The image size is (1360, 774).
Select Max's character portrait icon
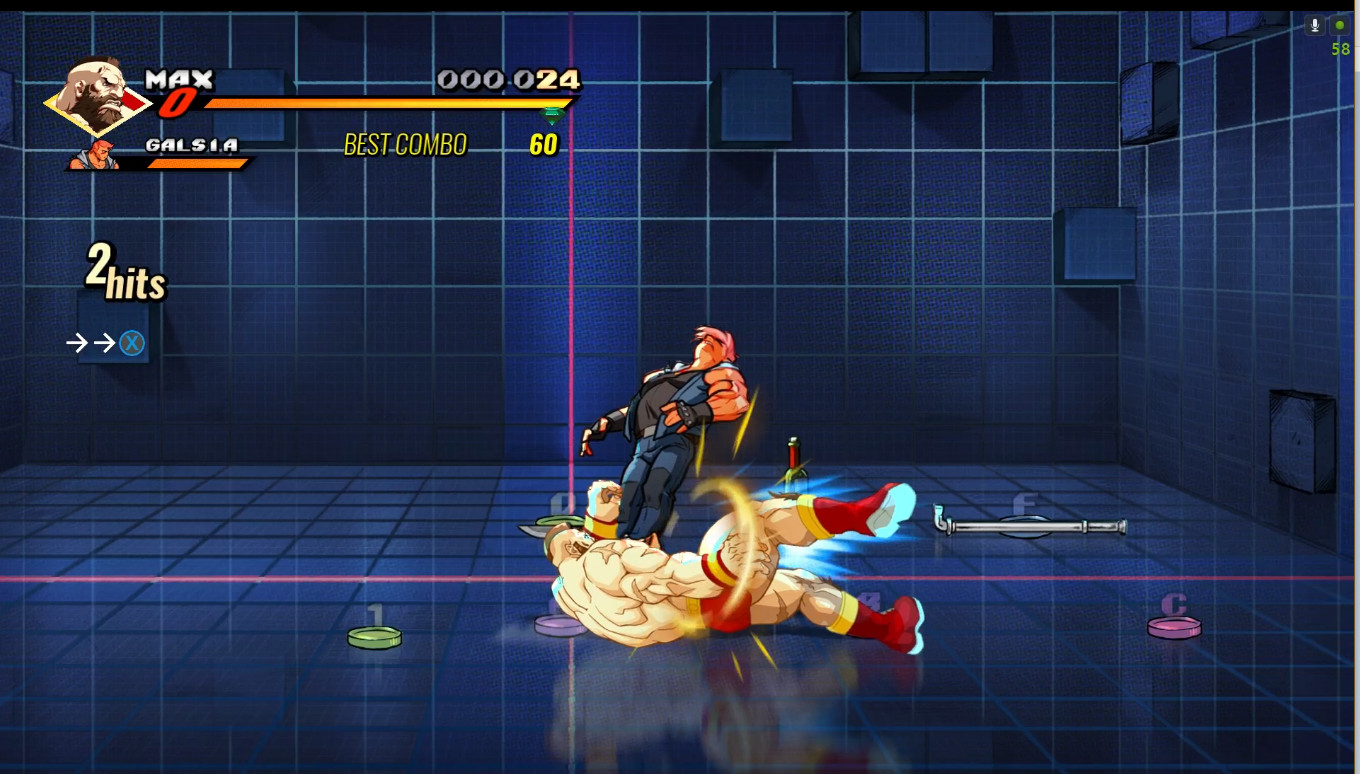pyautogui.click(x=95, y=100)
